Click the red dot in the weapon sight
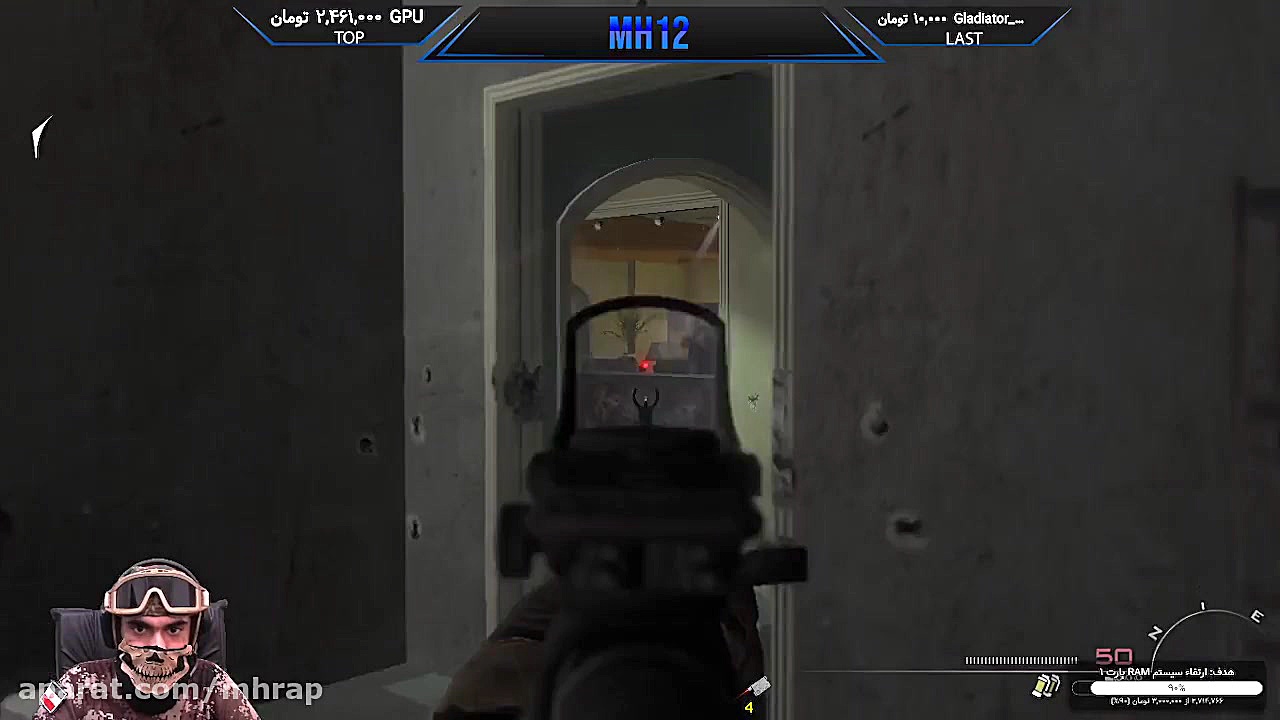The height and width of the screenshot is (720, 1280). click(645, 366)
